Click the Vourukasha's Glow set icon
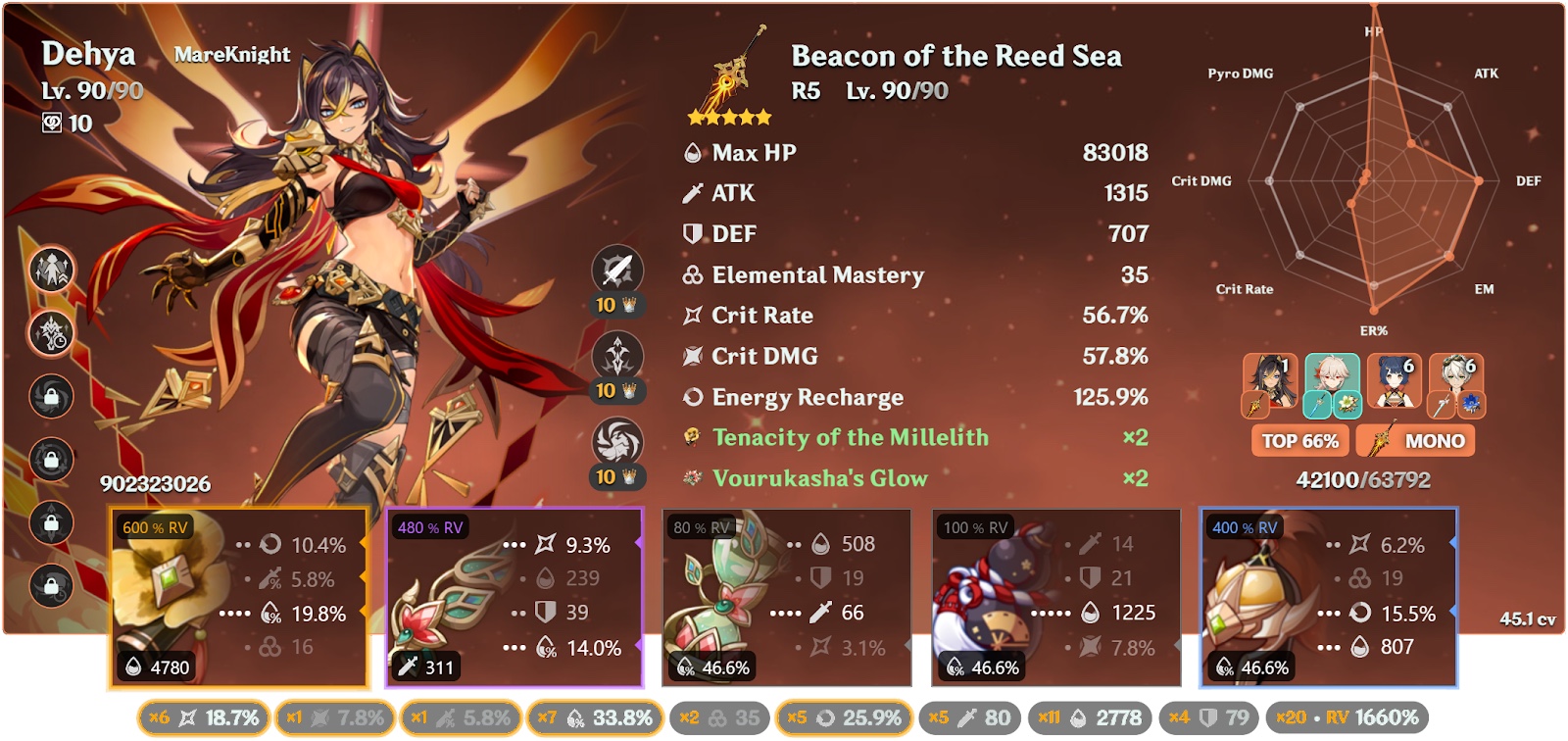This screenshot has height=741, width=1568. (x=696, y=479)
